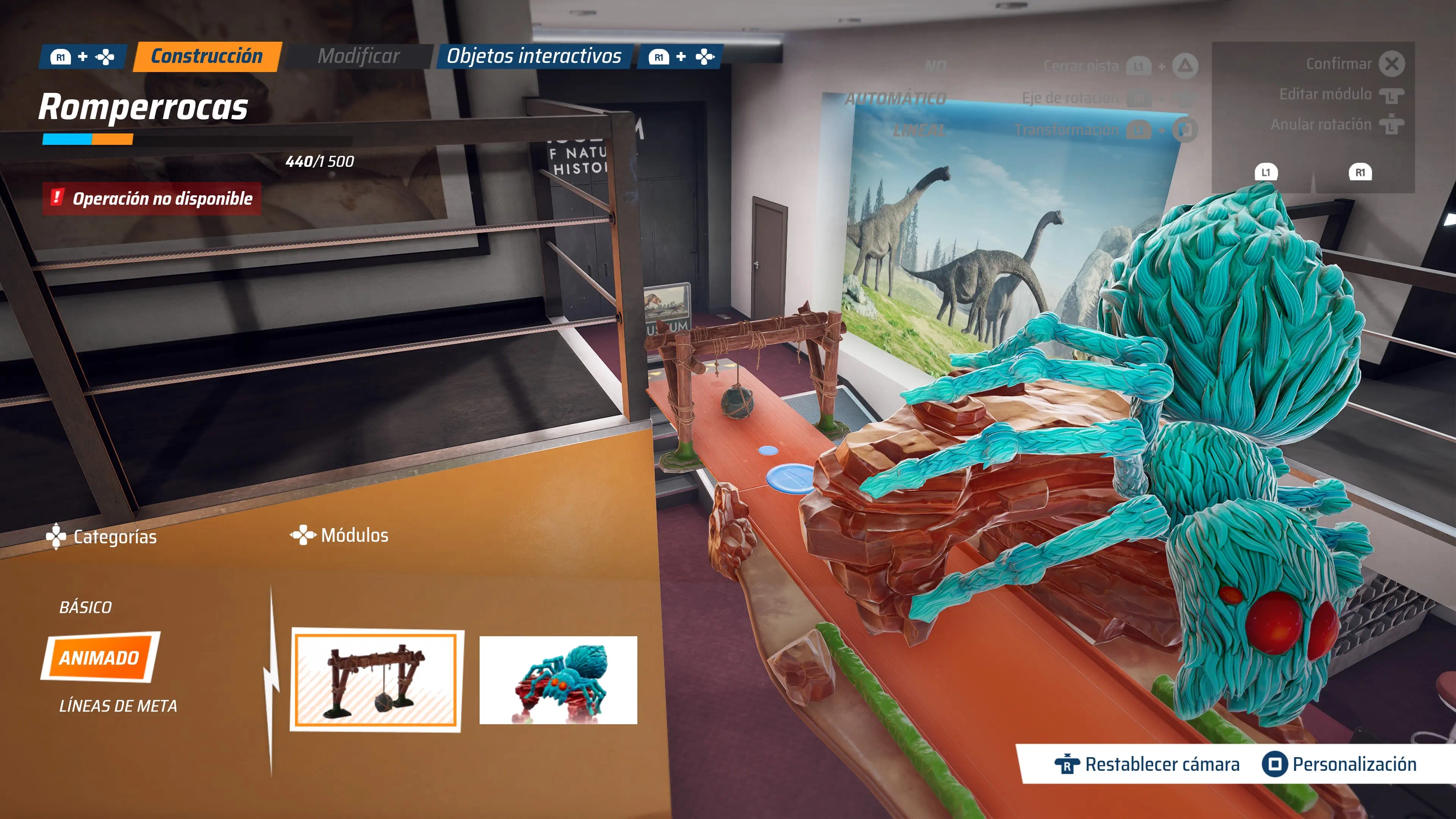Select the Objetos interactivos tab
Screen dimensions: 1456x819
(x=533, y=56)
